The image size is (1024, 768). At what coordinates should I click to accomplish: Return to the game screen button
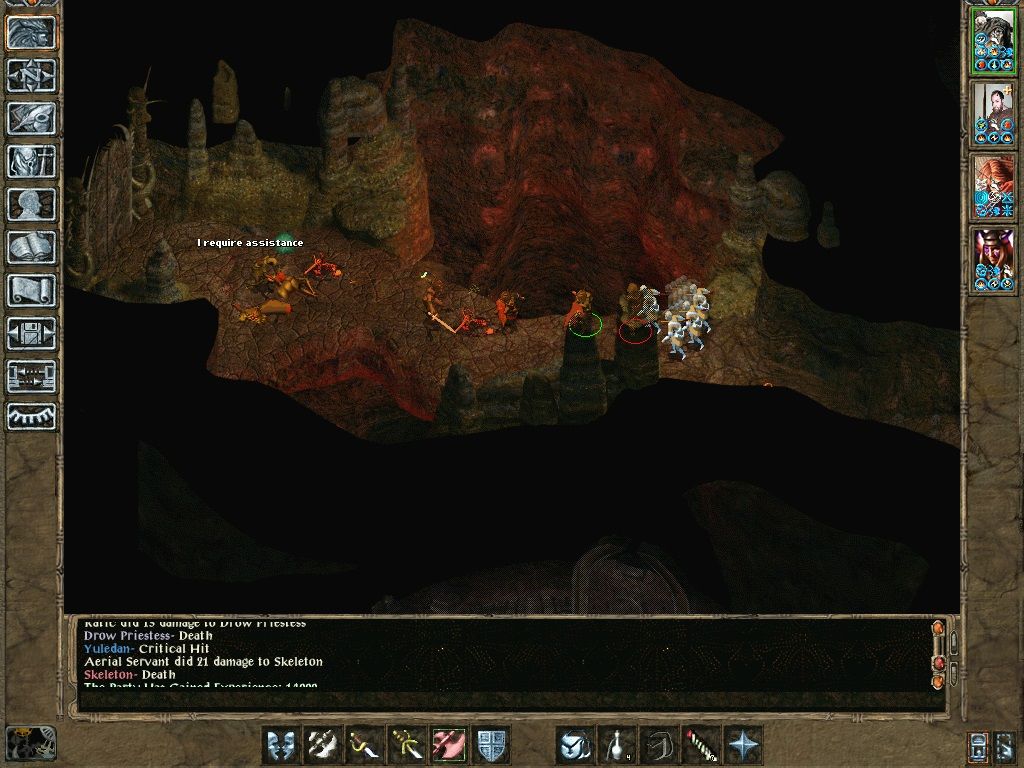(x=31, y=33)
